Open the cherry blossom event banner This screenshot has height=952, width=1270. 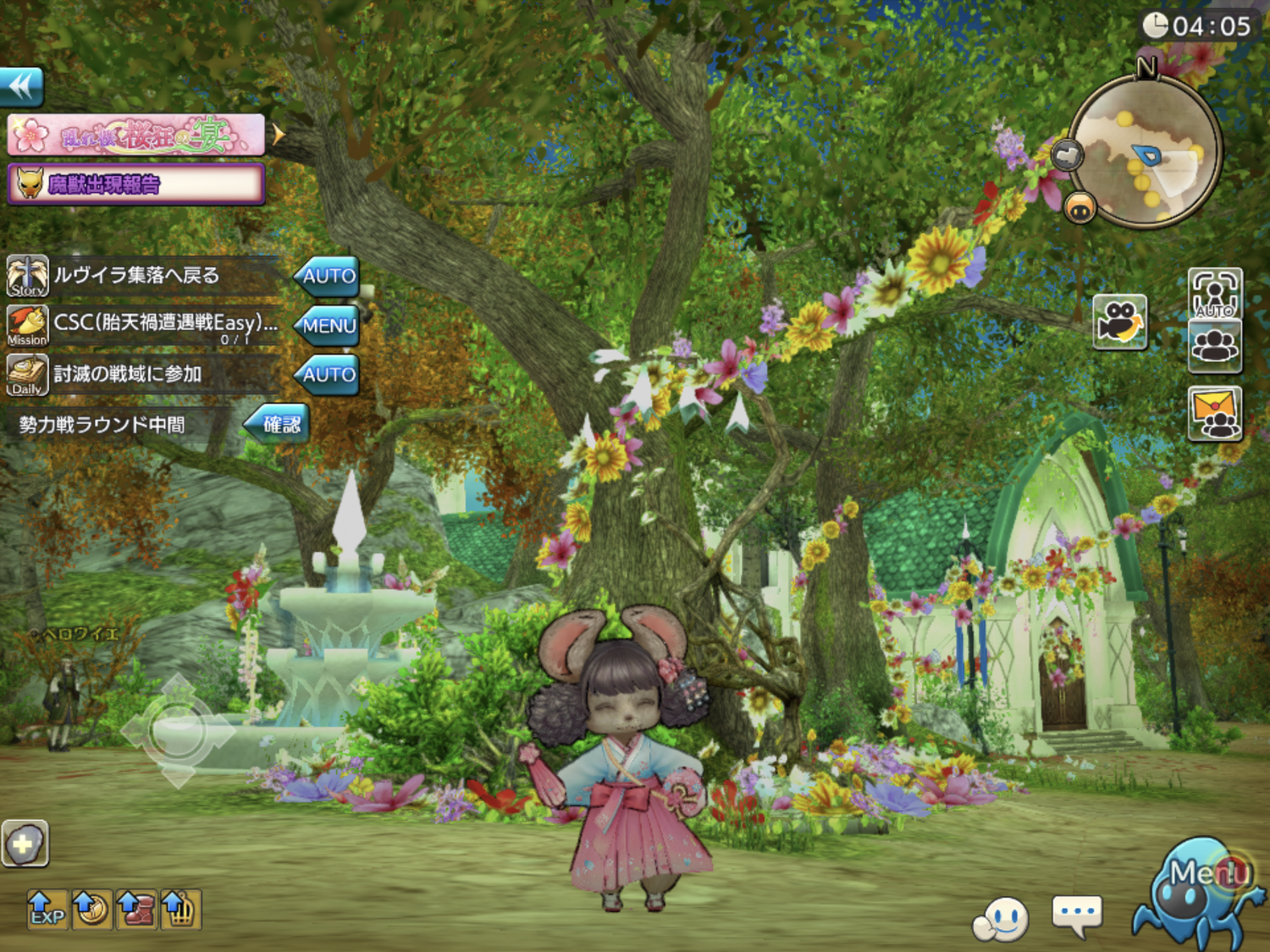[136, 135]
